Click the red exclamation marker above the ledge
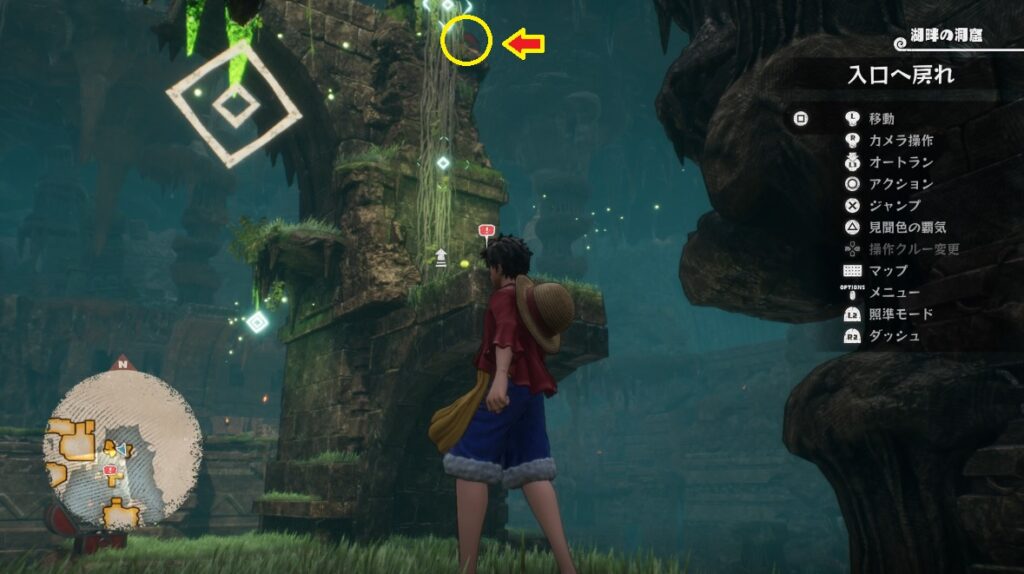Image resolution: width=1024 pixels, height=574 pixels. coord(487,232)
